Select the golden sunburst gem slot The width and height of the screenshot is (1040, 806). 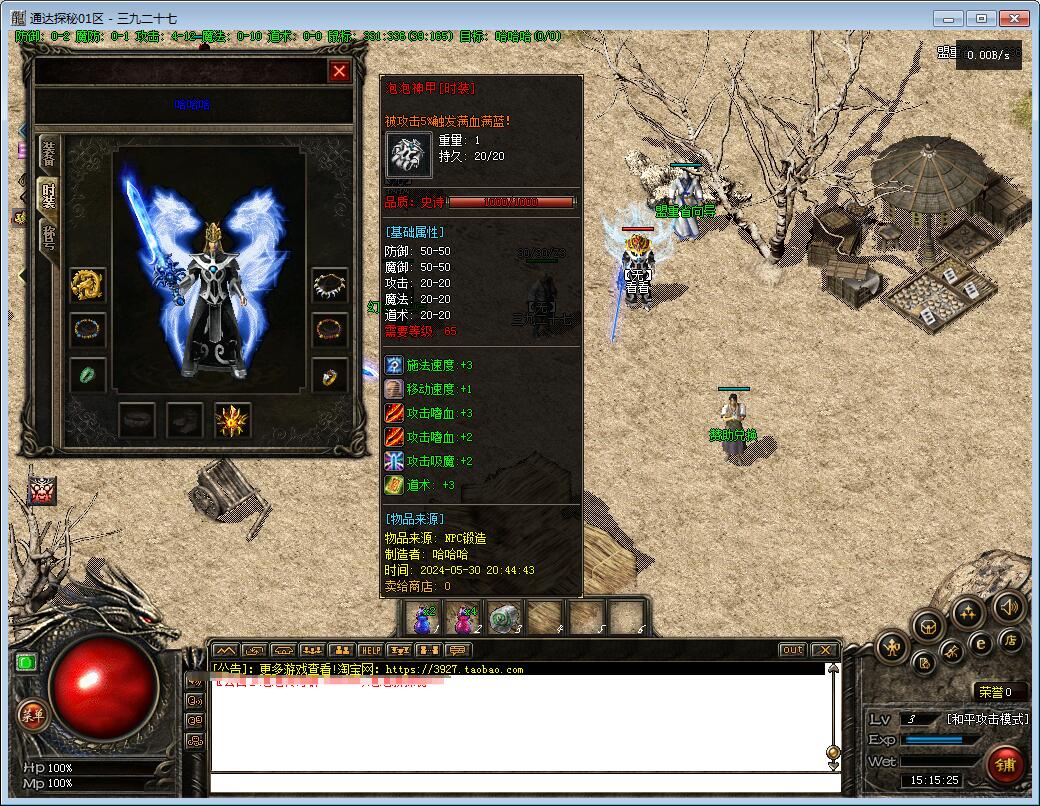tap(233, 421)
